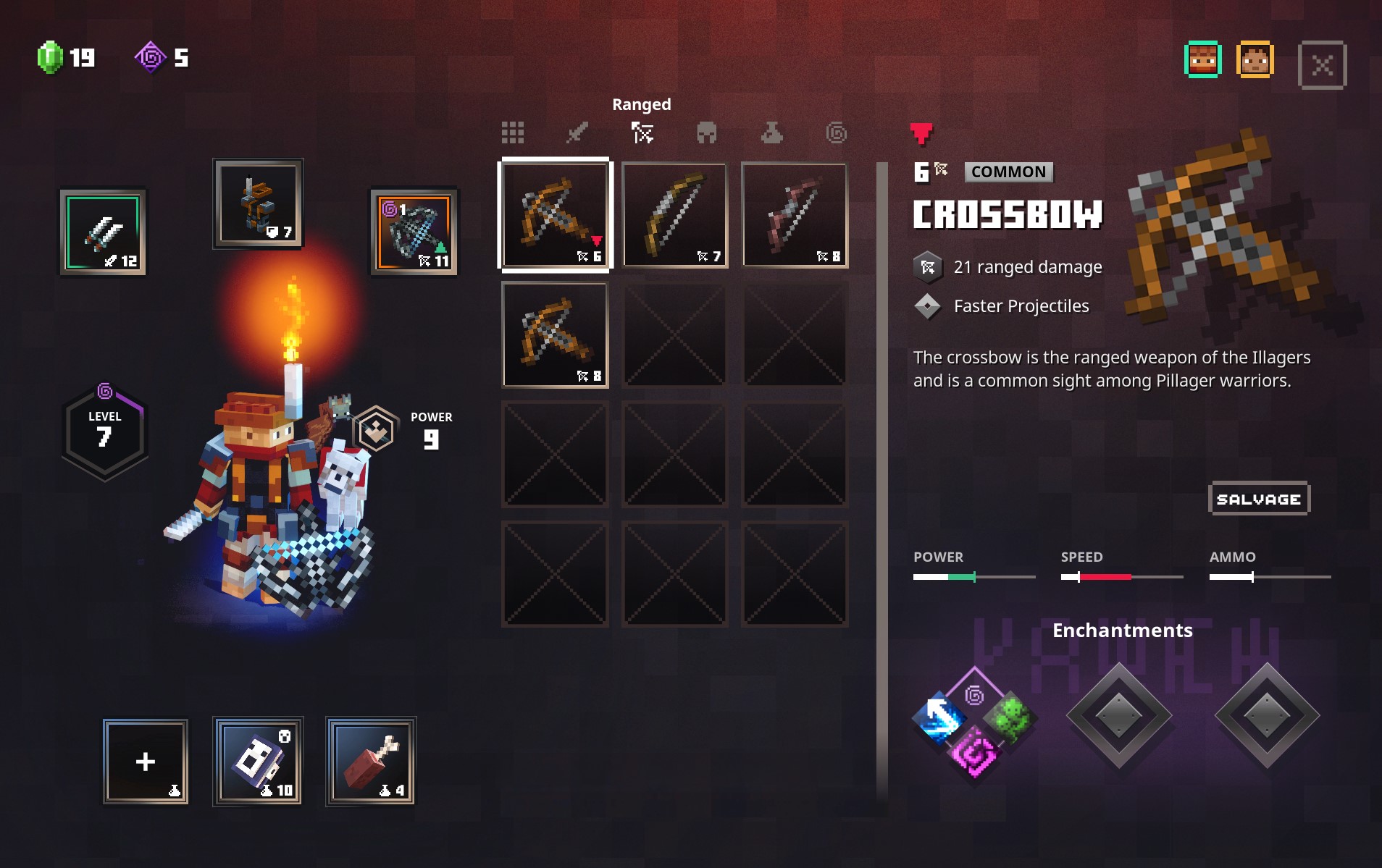1382x868 pixels.
Task: Inspect the equipped armor slot
Action: [x=258, y=203]
